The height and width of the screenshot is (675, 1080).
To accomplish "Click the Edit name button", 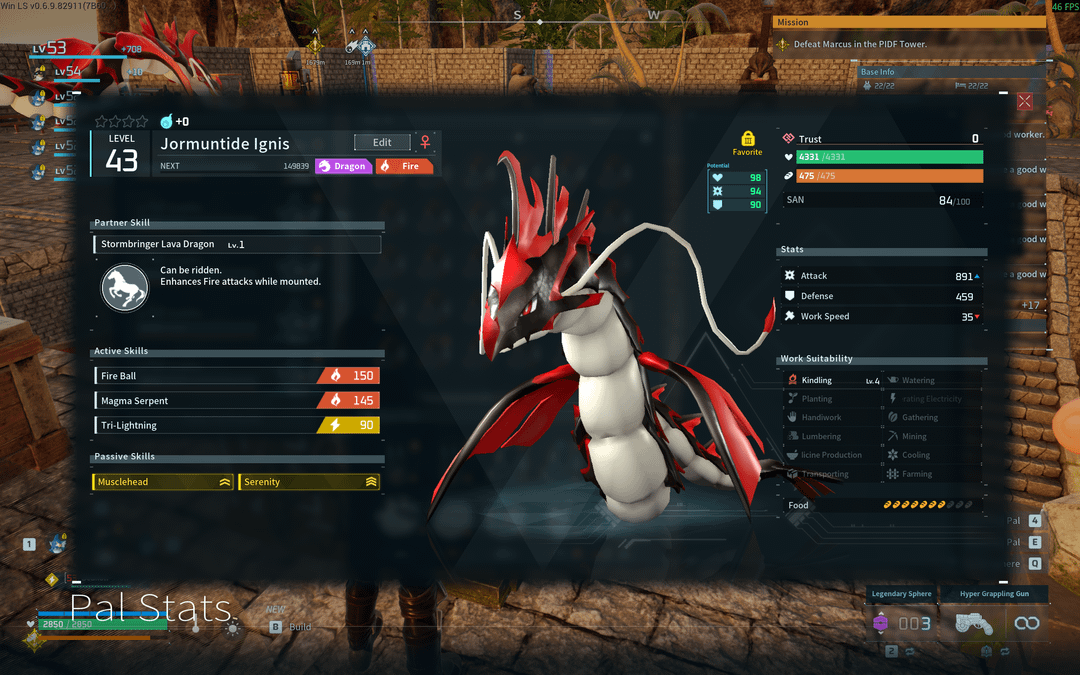I will click(x=382, y=142).
